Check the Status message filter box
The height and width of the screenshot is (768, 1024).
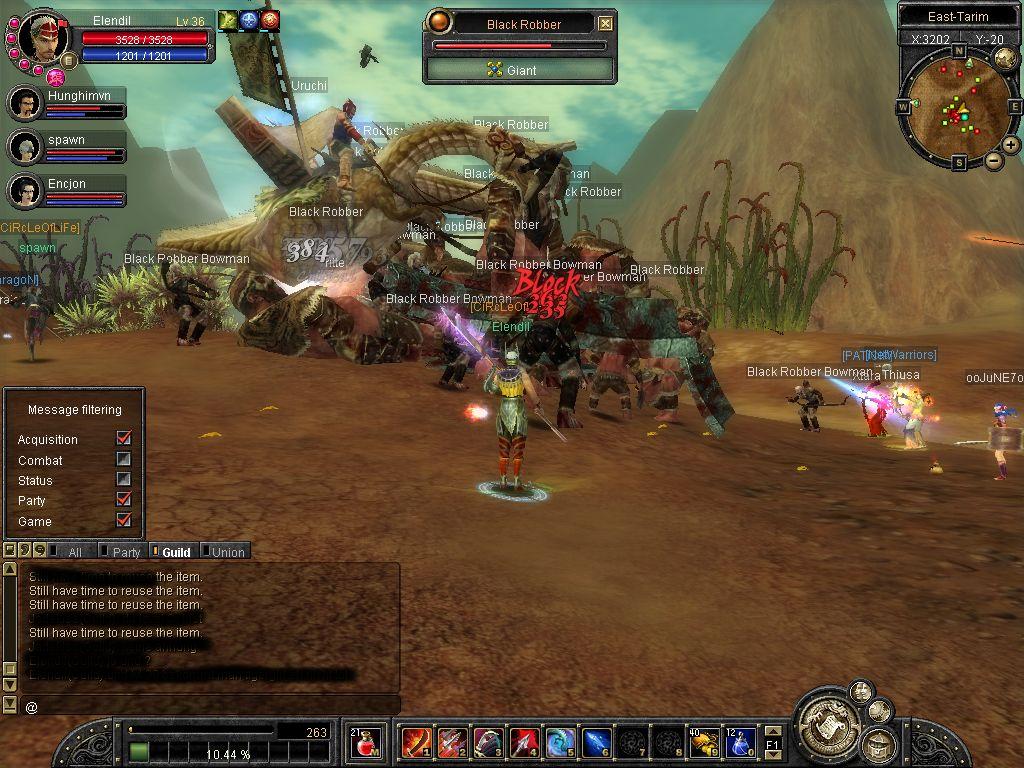click(x=124, y=480)
